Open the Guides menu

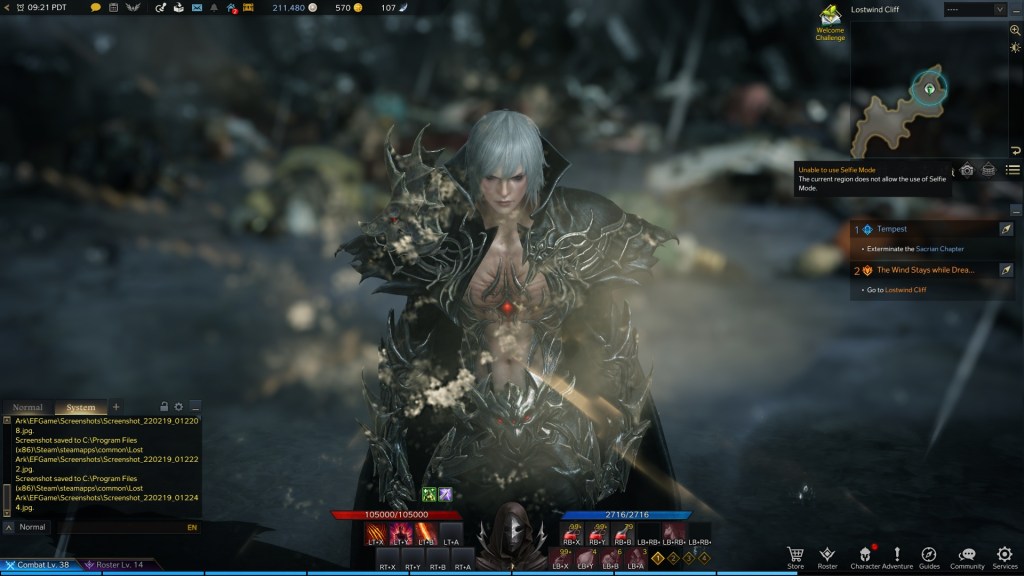pyautogui.click(x=929, y=556)
